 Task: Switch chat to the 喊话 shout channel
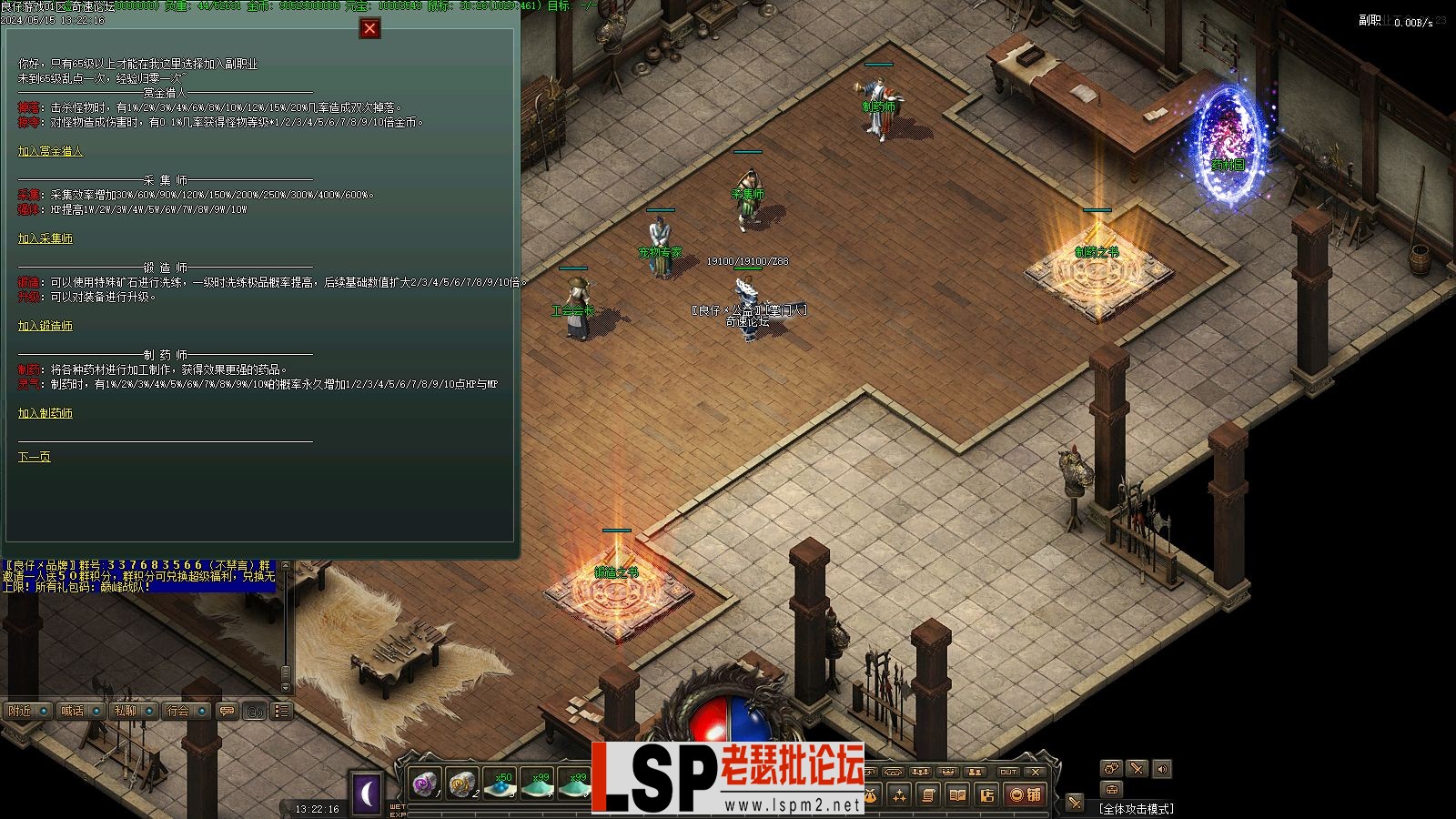coord(73,711)
